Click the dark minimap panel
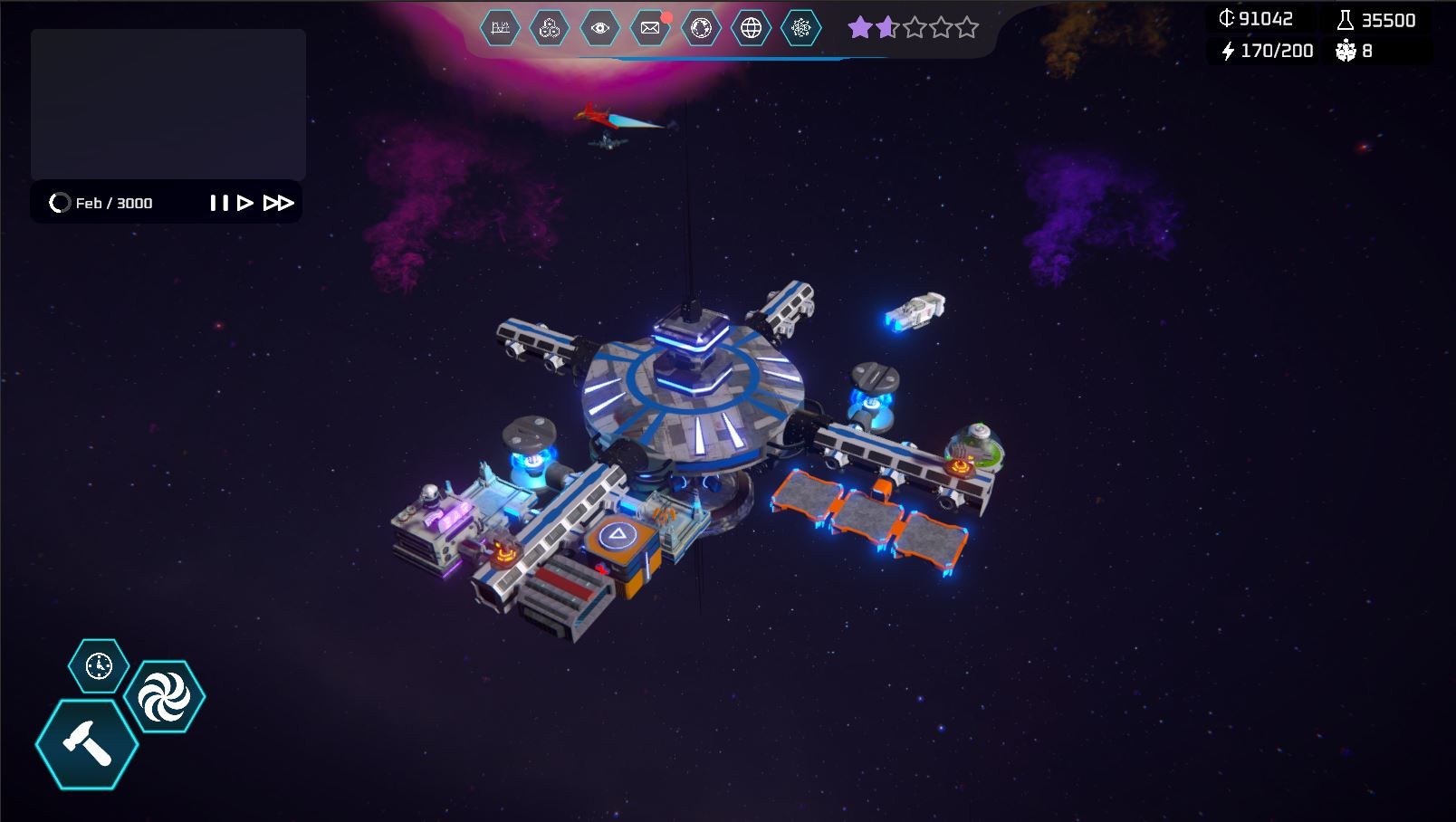Screen dimensions: 1456x822 tap(168, 104)
